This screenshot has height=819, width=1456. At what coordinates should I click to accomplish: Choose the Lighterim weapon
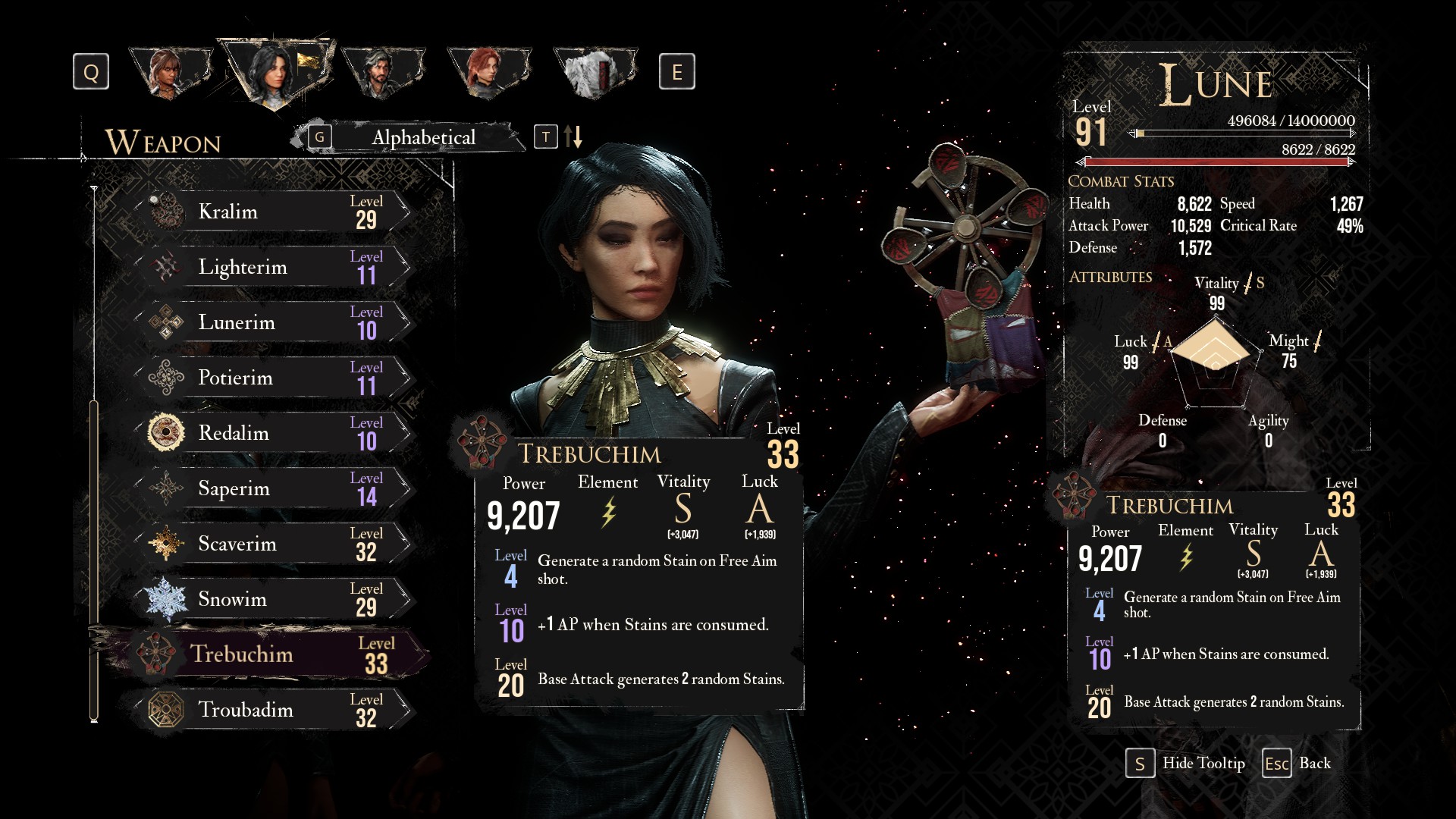pos(273,267)
